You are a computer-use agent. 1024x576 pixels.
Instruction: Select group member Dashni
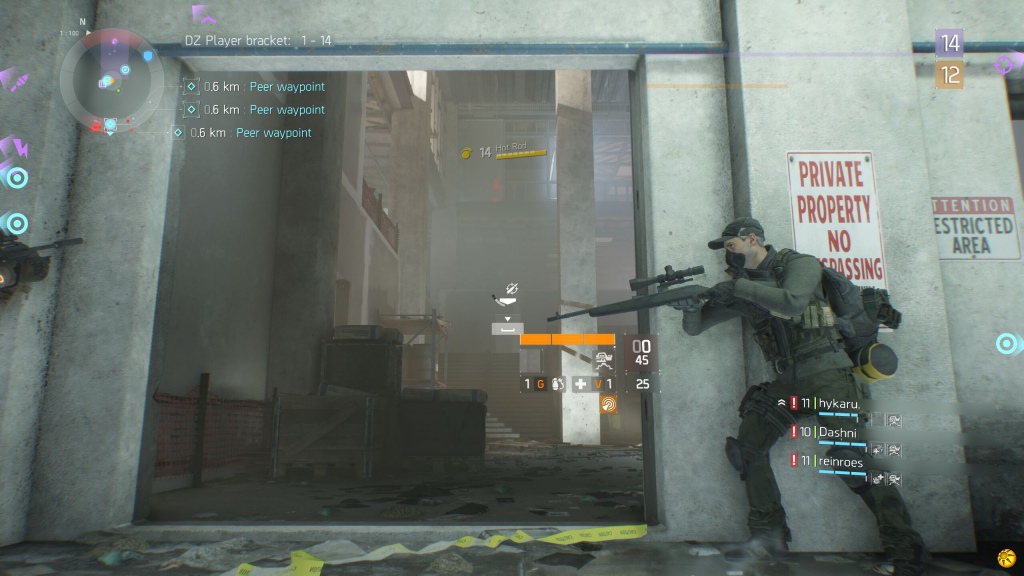coord(839,432)
